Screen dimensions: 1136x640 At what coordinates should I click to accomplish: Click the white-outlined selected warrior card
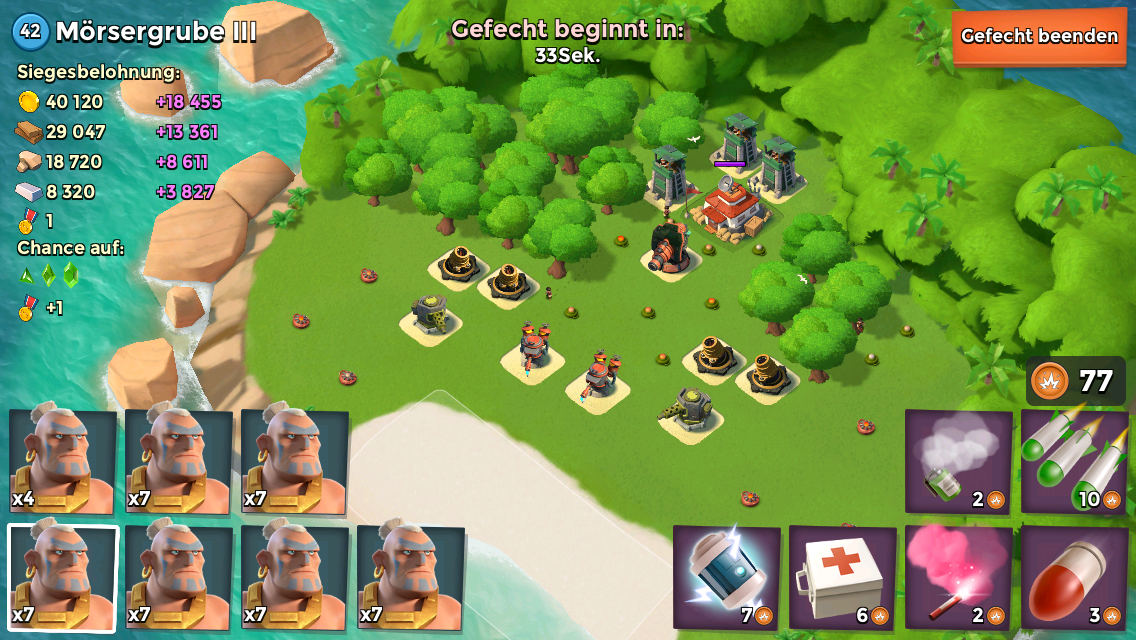[x=62, y=577]
